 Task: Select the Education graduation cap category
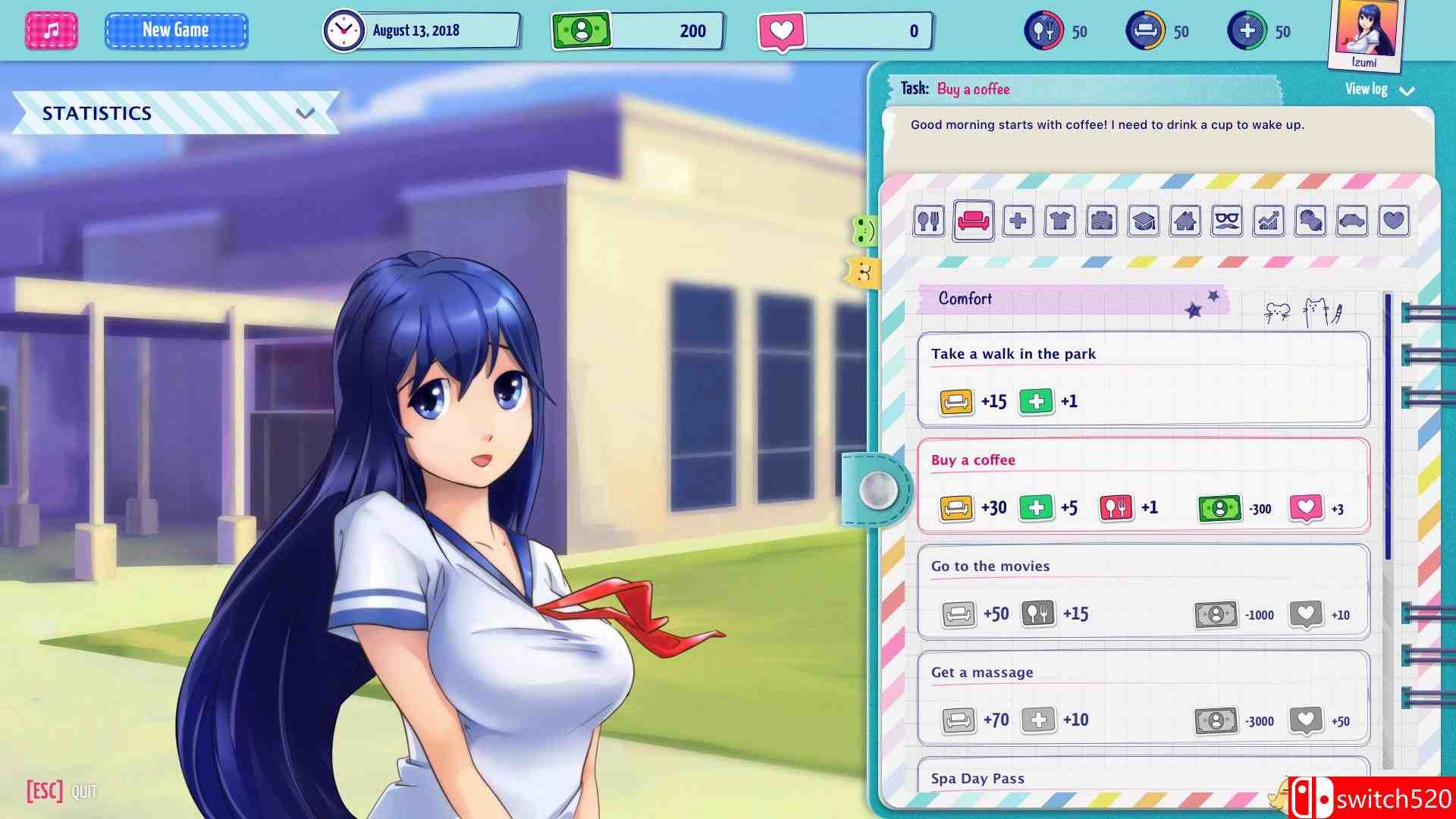[1144, 222]
